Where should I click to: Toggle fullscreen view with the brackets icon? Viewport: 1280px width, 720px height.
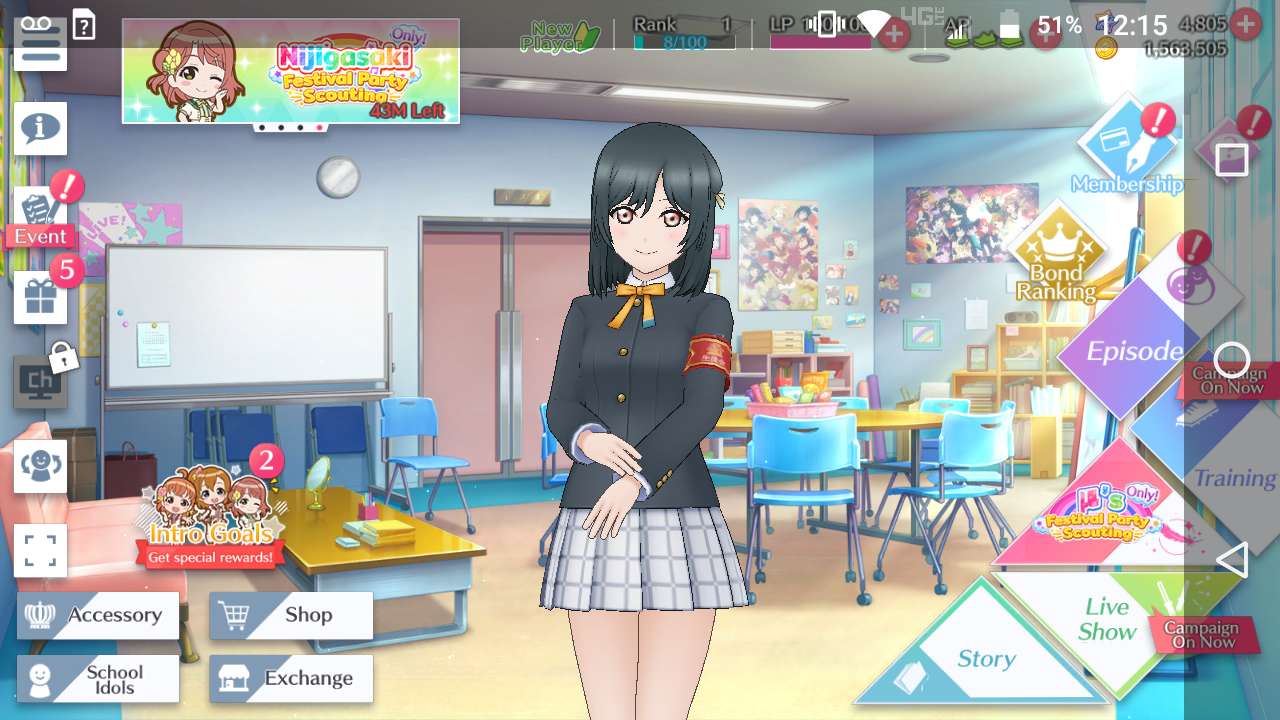(x=40, y=550)
